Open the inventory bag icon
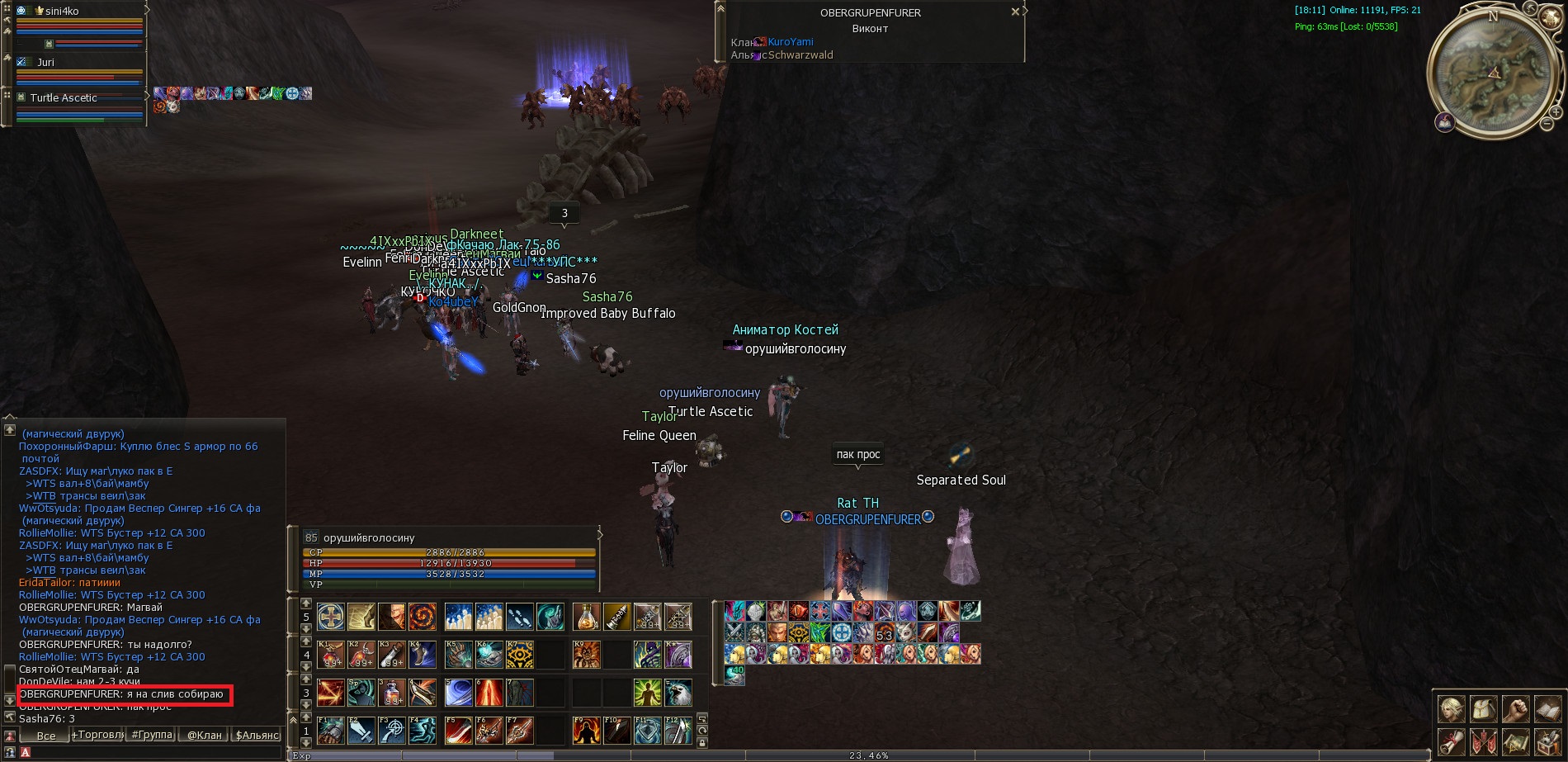The width and height of the screenshot is (1568, 762). tap(1484, 709)
